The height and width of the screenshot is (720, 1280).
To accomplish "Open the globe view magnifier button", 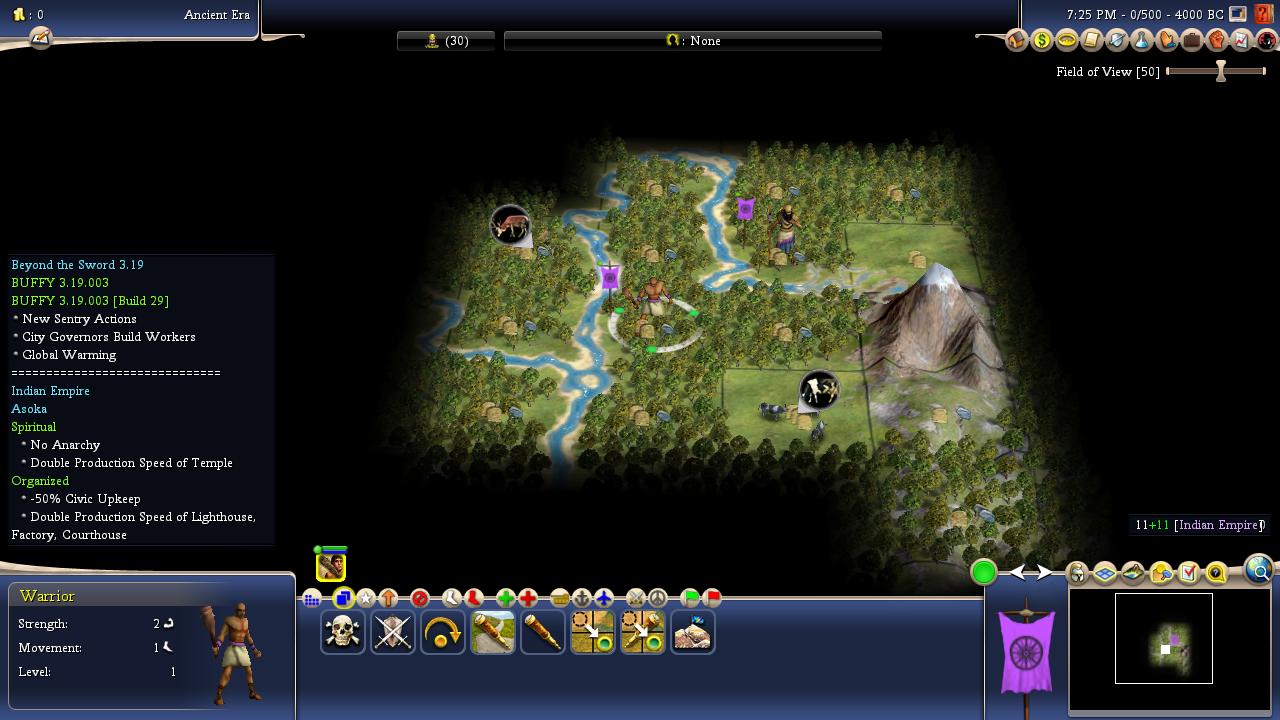I will tap(1258, 570).
